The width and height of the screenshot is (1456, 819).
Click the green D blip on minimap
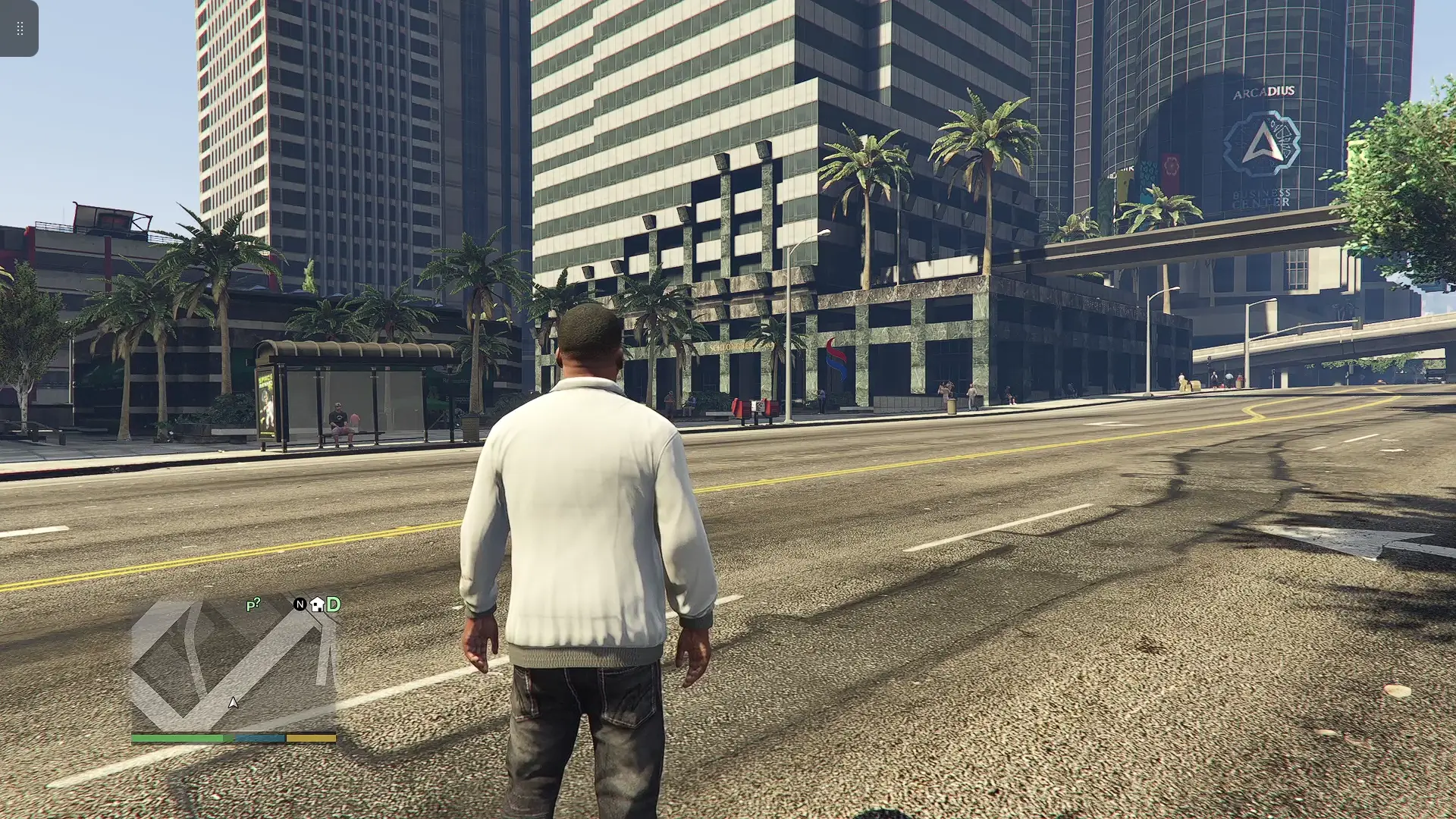(334, 604)
